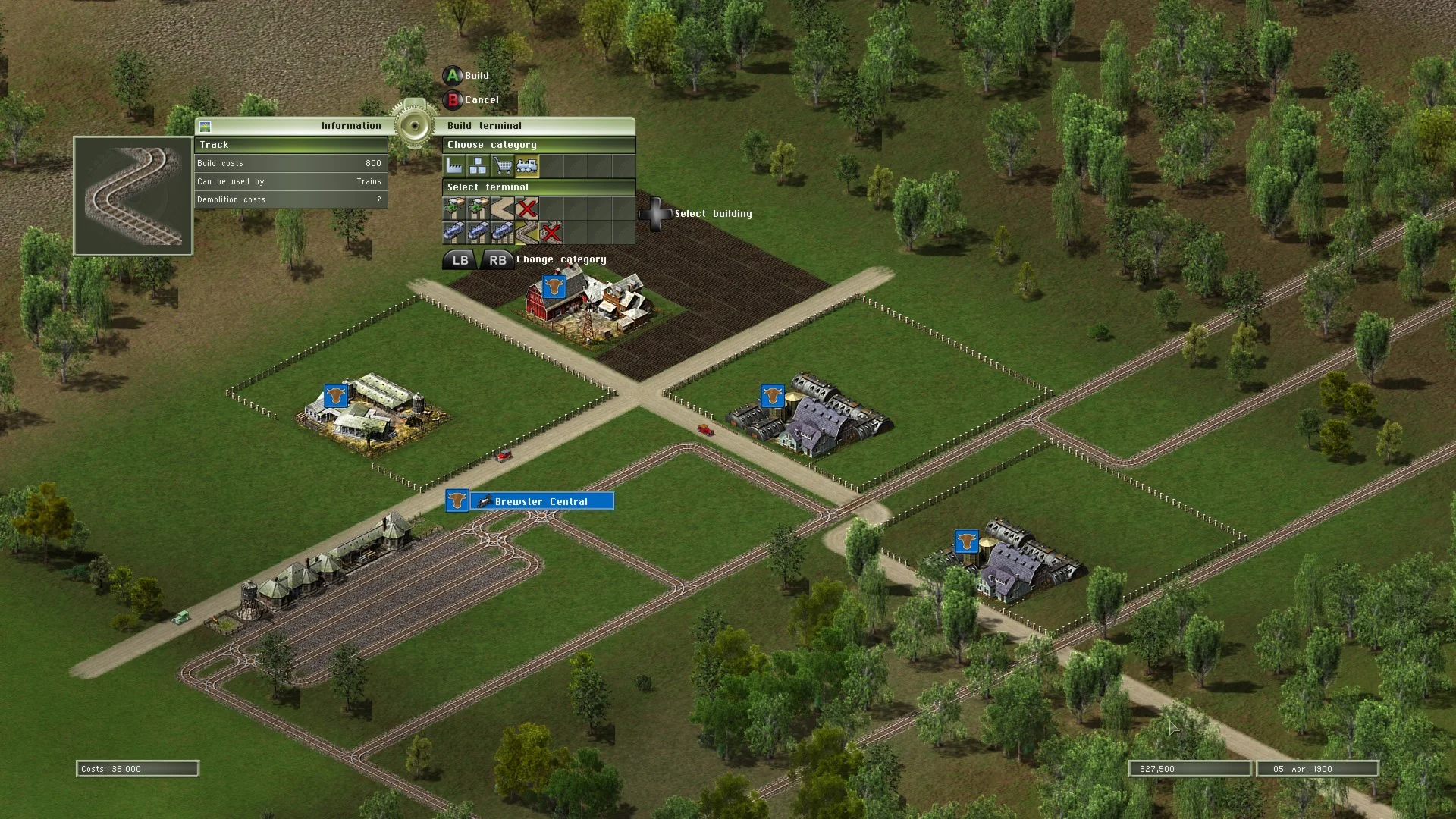Select the factory industry category

tap(455, 165)
